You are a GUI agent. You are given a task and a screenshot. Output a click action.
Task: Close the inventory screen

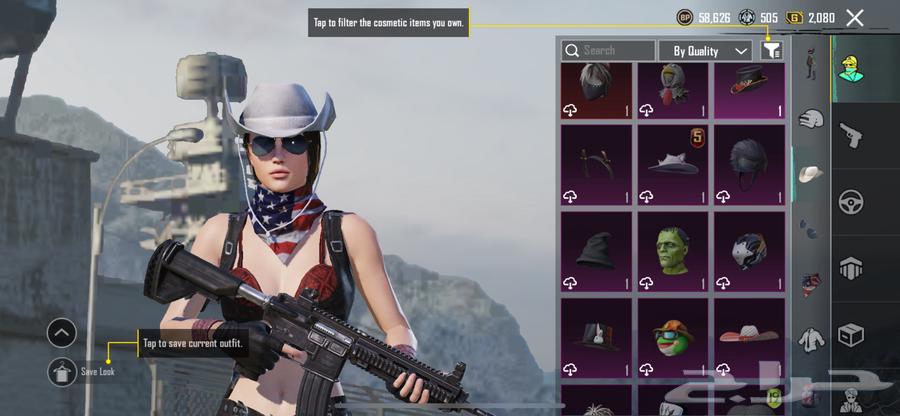[x=854, y=17]
